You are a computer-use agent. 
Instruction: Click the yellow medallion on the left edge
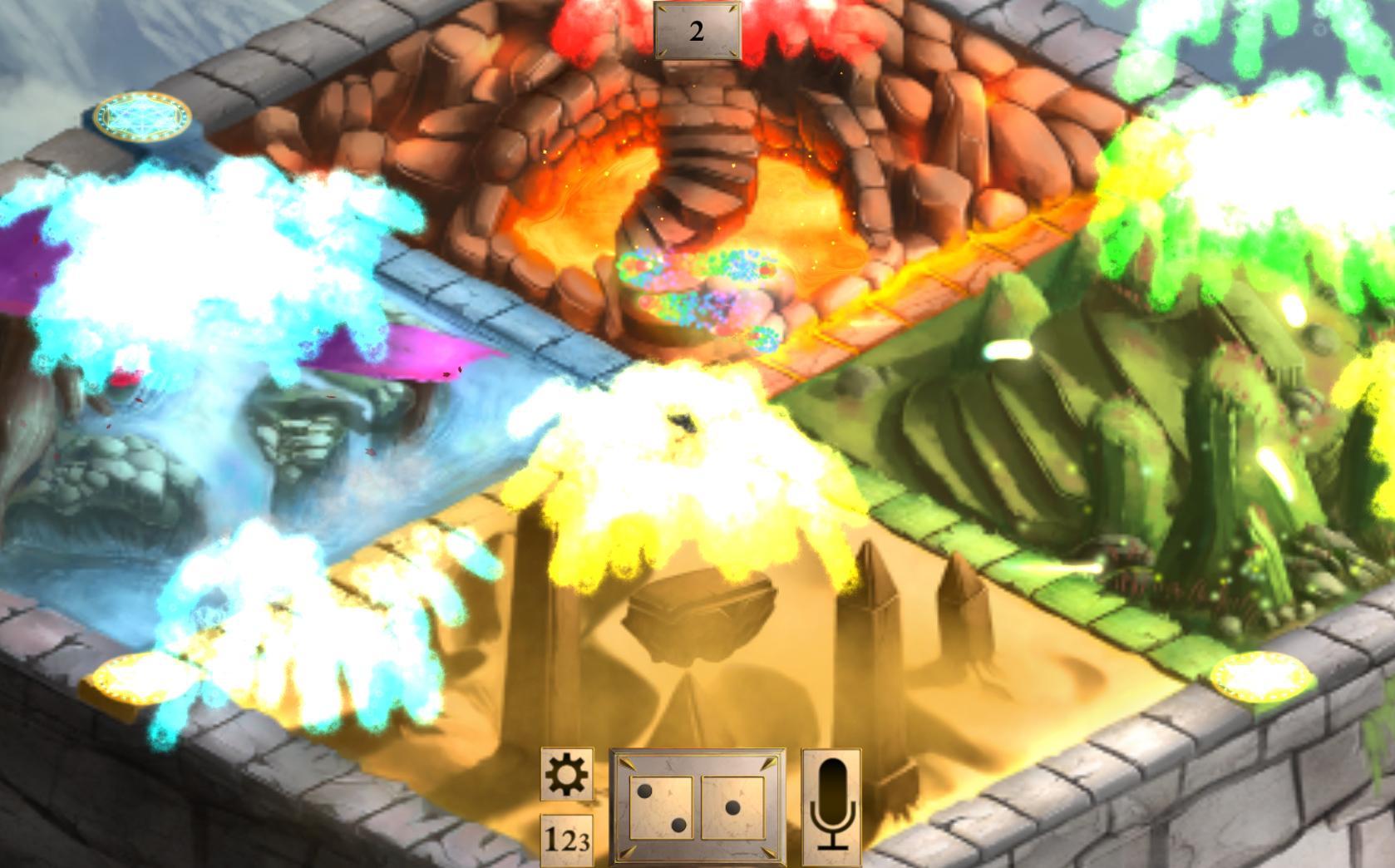tap(135, 682)
